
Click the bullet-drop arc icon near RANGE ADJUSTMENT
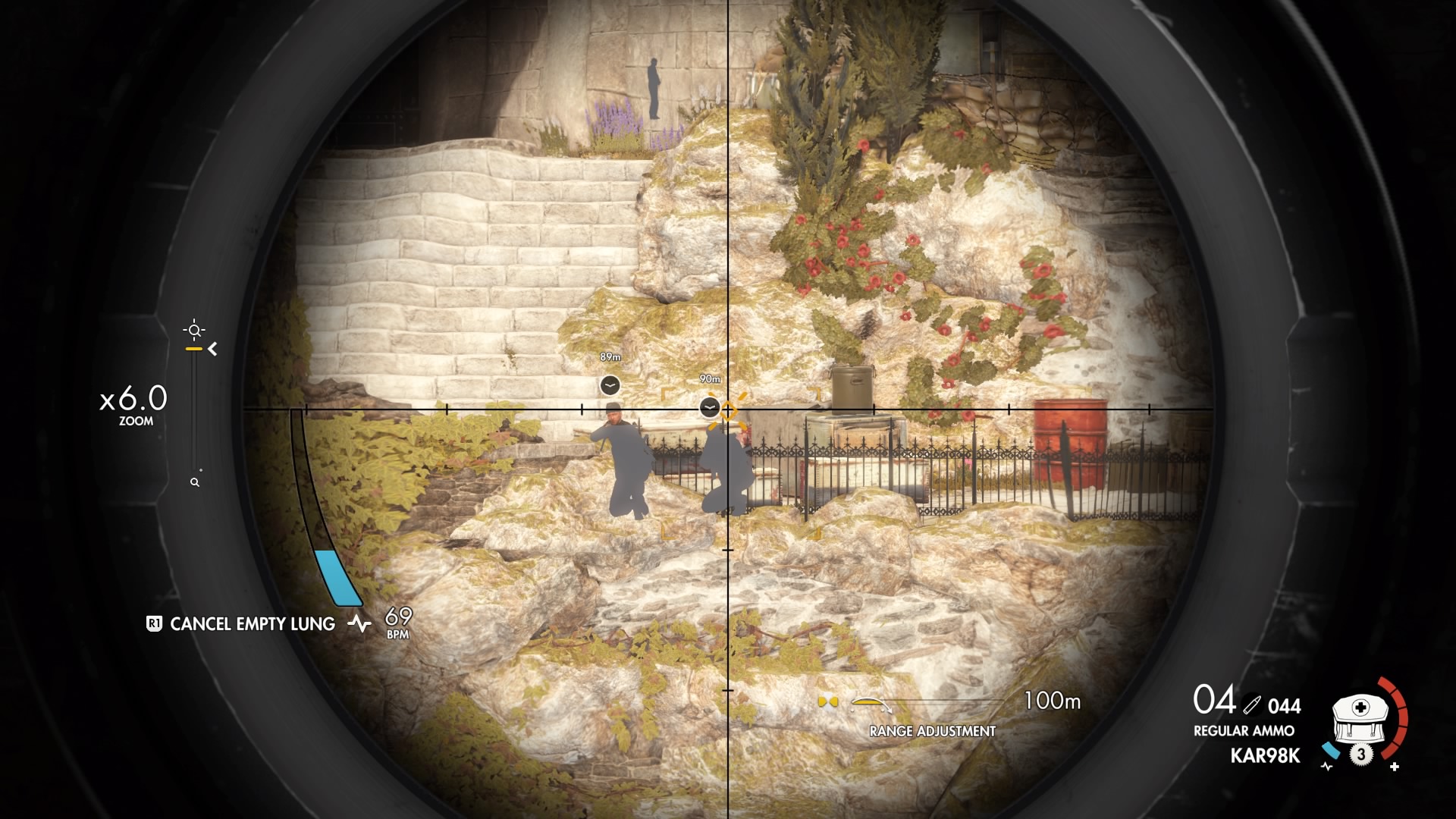coord(870,705)
